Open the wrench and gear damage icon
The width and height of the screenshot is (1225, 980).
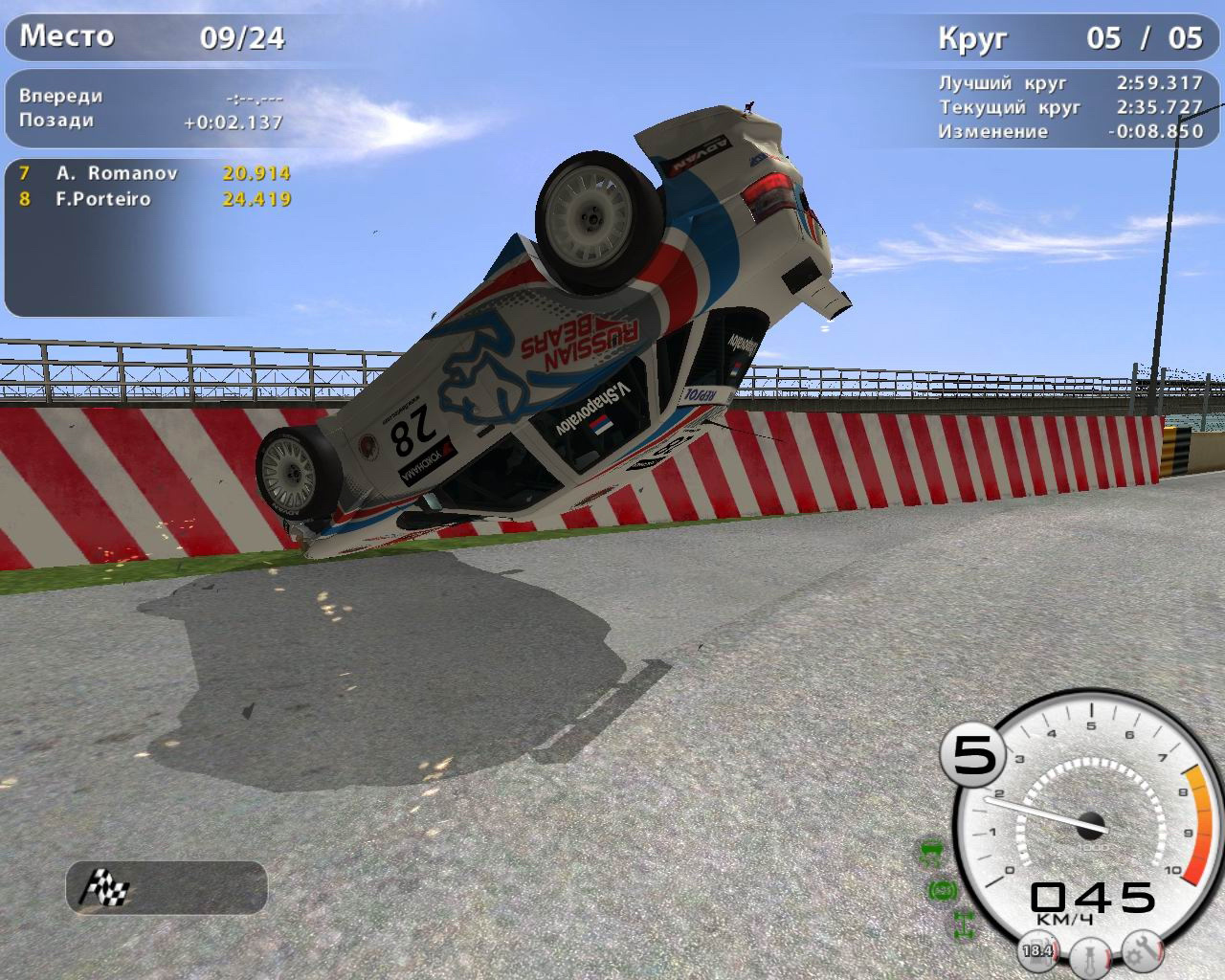[1144, 949]
